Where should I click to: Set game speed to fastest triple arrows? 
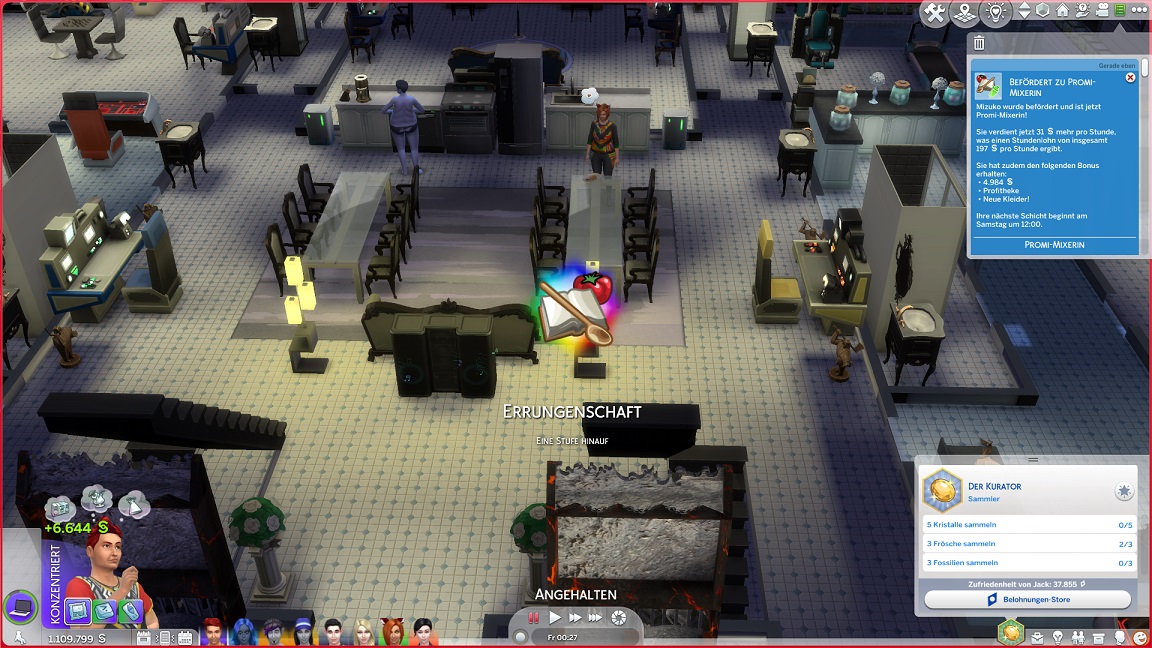[x=596, y=618]
